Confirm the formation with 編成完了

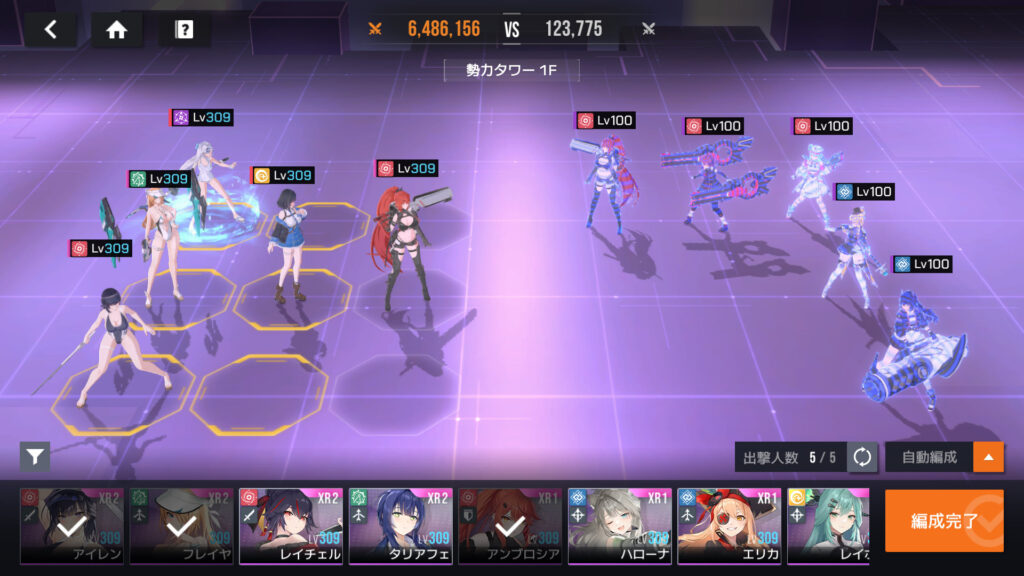943,520
